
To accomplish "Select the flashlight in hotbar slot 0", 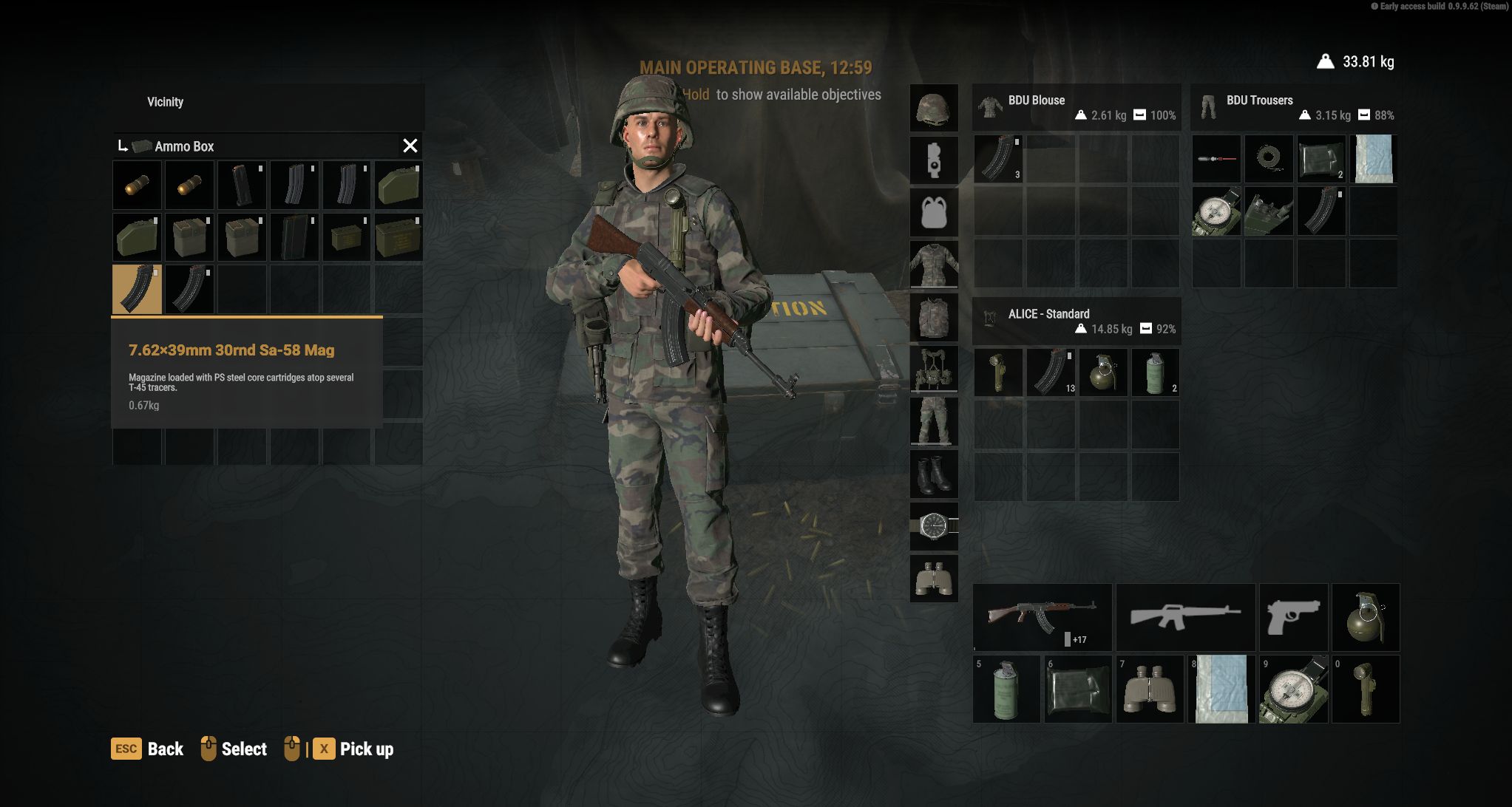I will coord(1366,689).
